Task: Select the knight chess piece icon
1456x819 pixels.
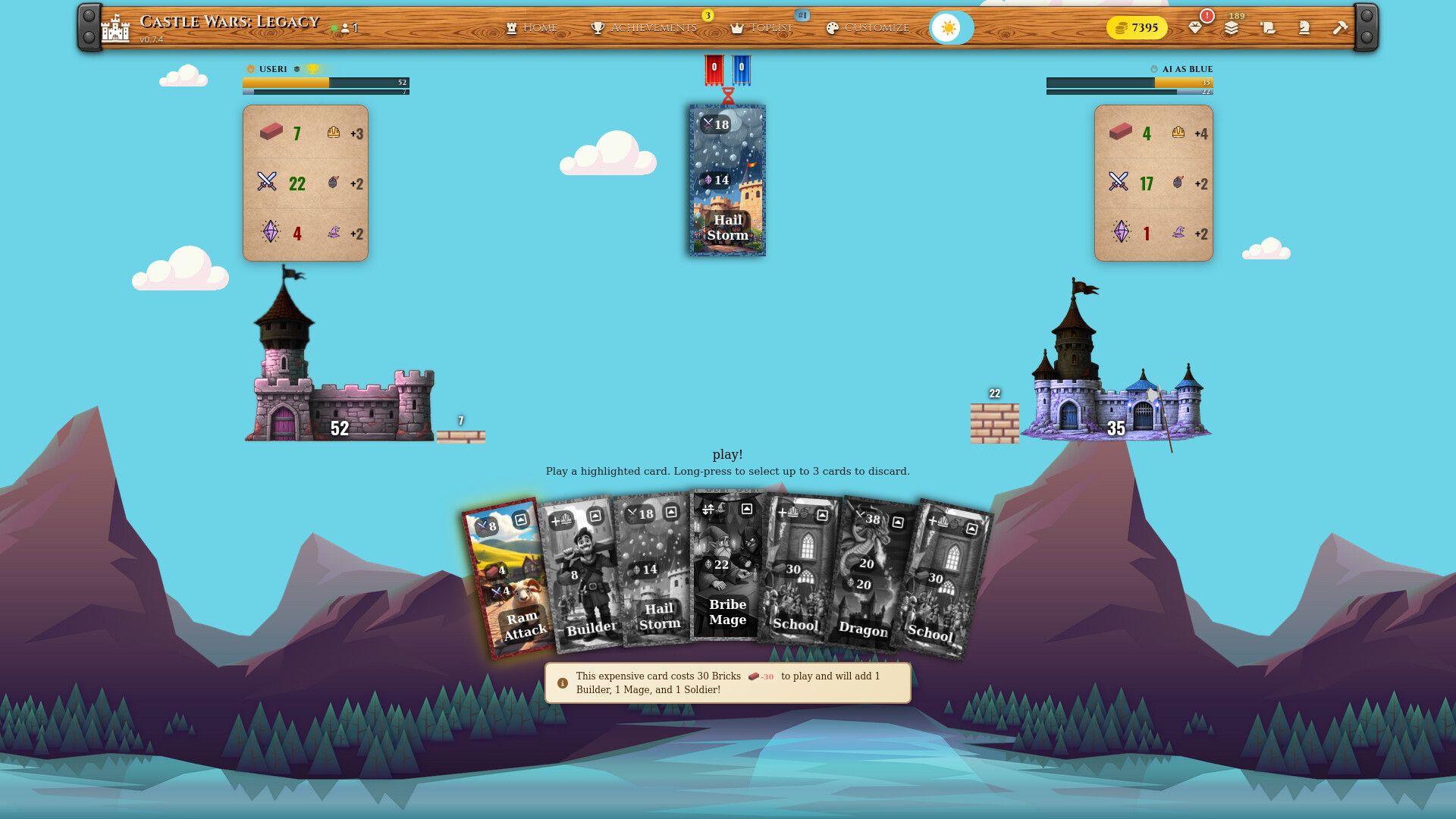Action: point(1304,29)
